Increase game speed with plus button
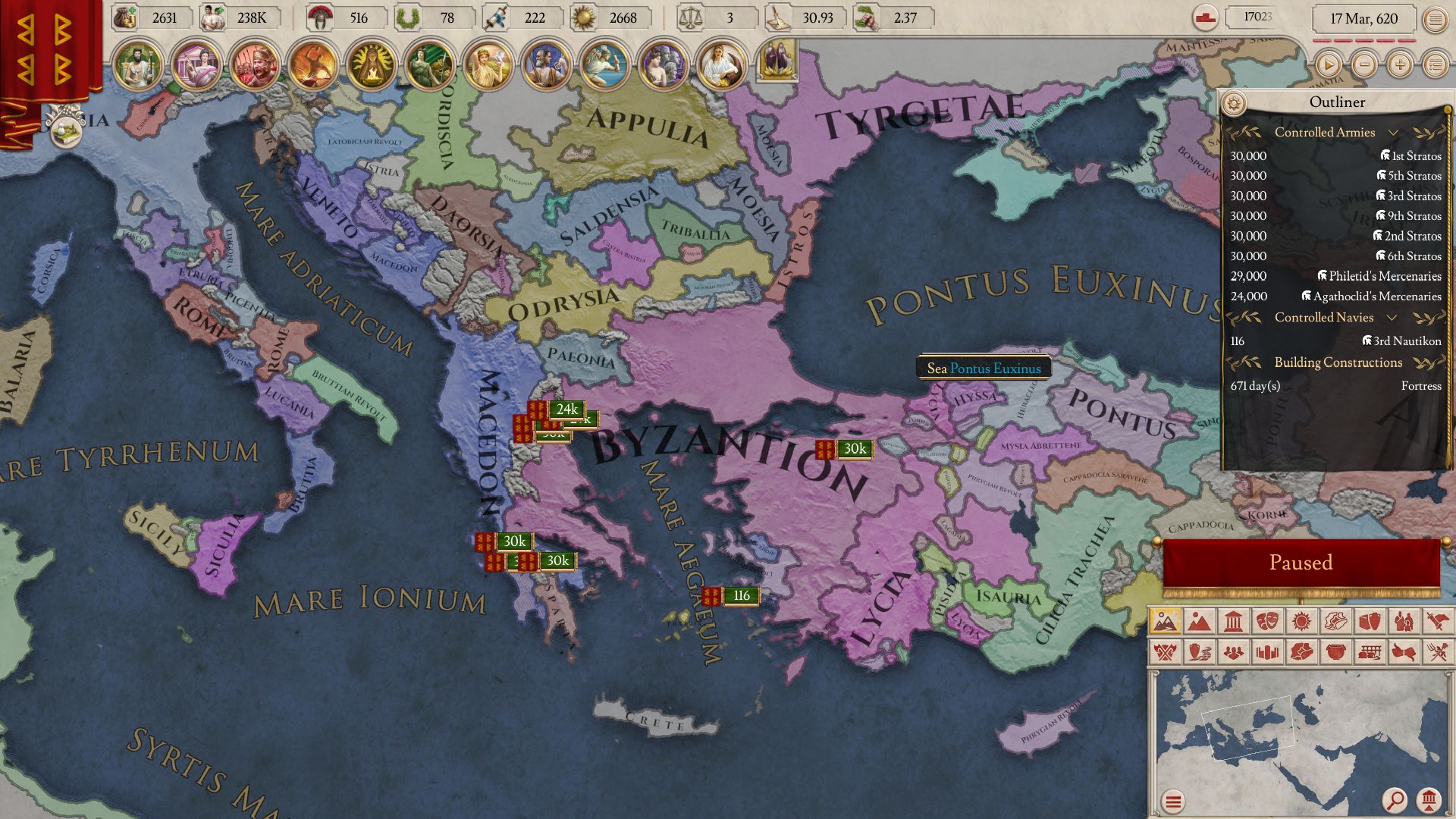The width and height of the screenshot is (1456, 819). click(x=1399, y=64)
